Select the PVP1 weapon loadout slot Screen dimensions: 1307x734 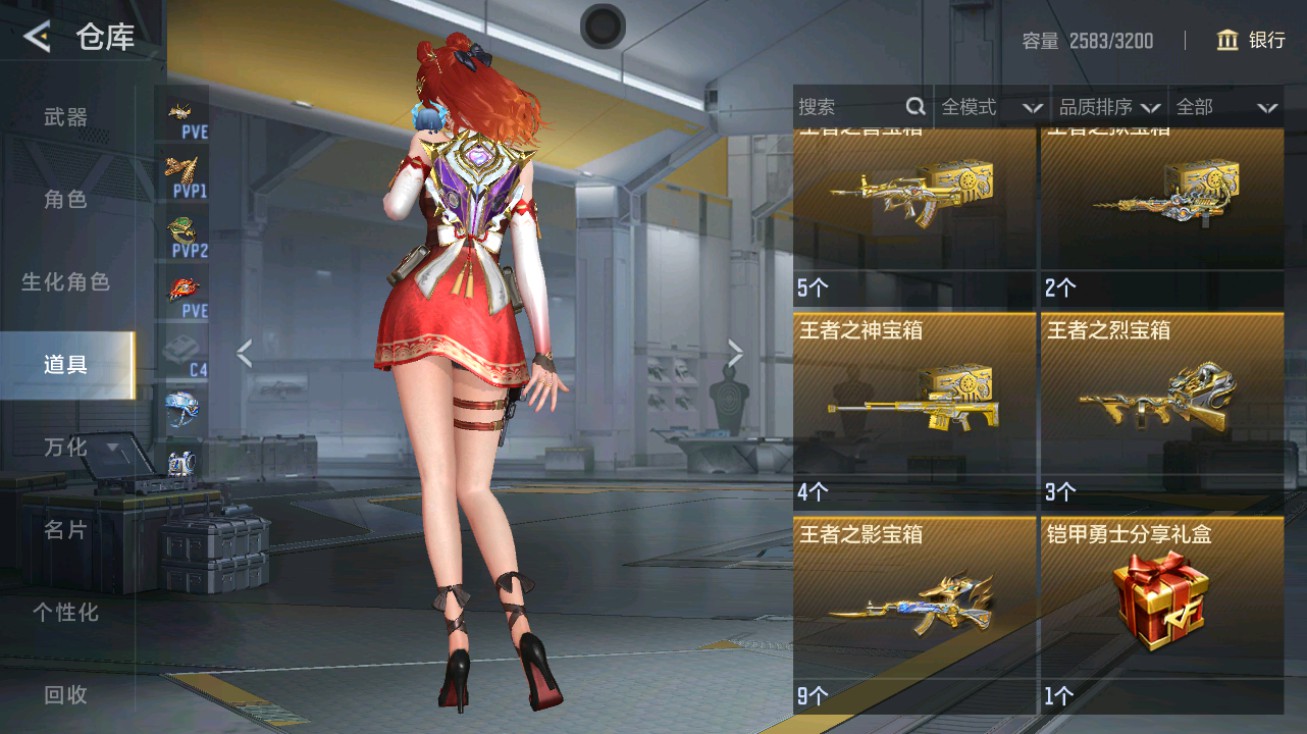pyautogui.click(x=183, y=170)
